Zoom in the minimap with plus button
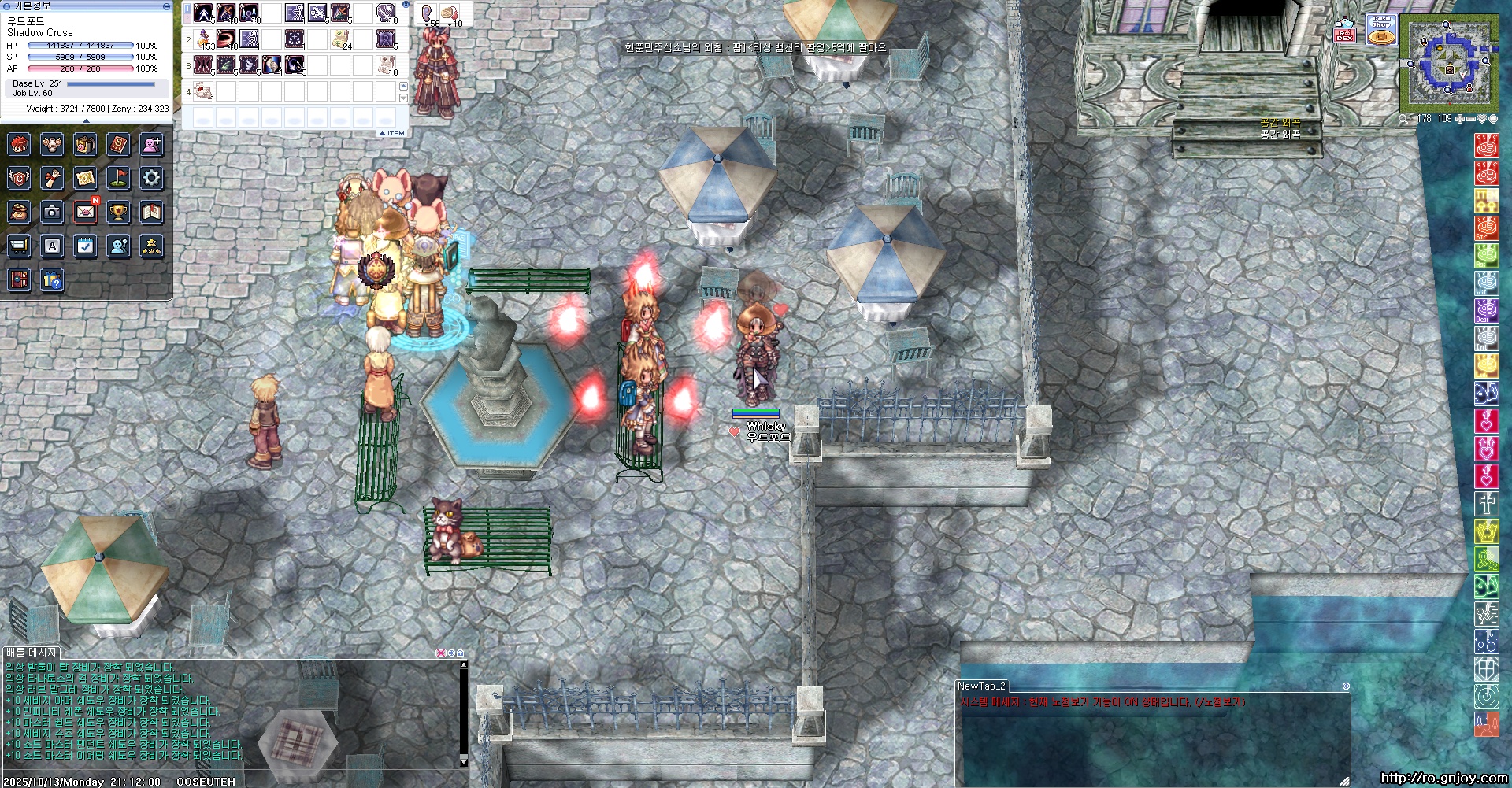This screenshot has width=1512, height=788. 1459,119
